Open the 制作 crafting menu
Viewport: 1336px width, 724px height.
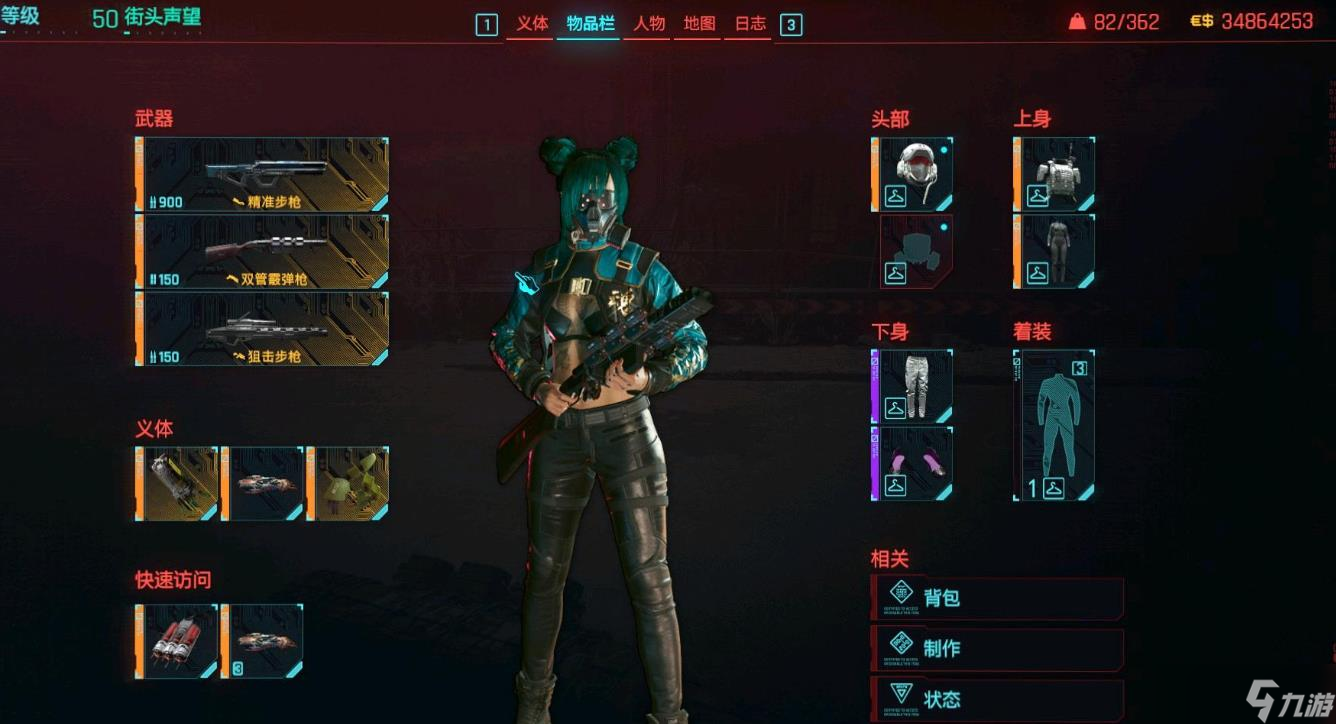pos(998,648)
